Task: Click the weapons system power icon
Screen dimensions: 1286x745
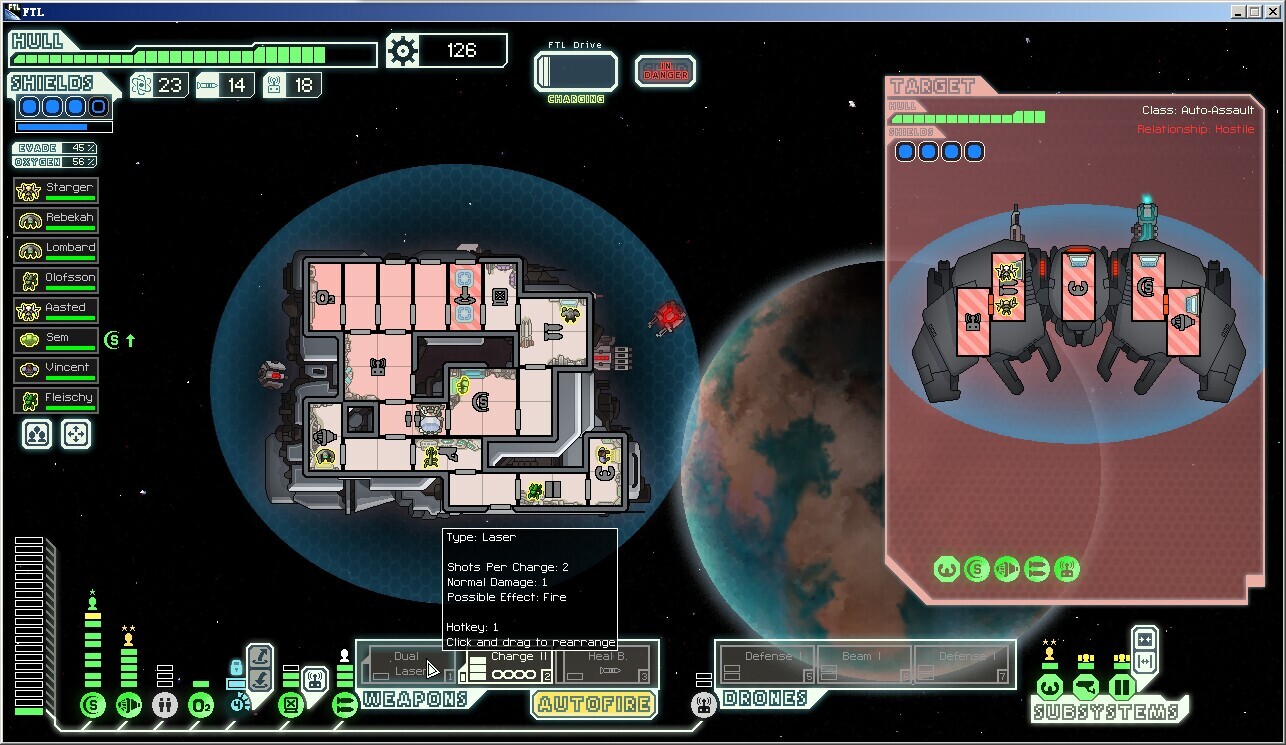Action: click(x=345, y=705)
